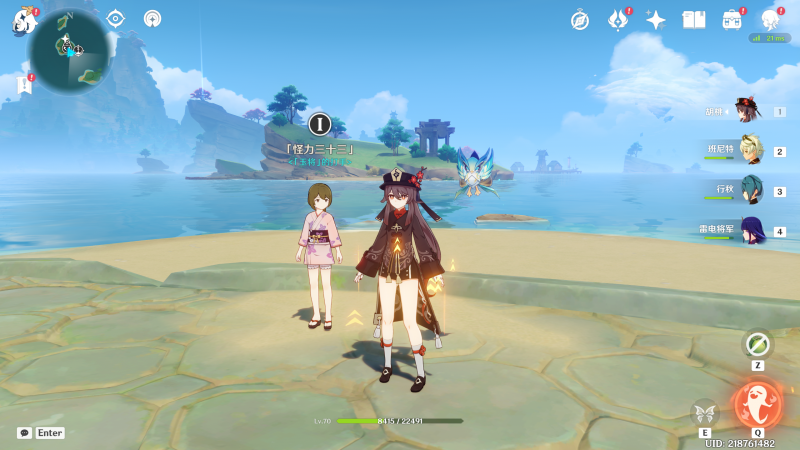Image resolution: width=800 pixels, height=450 pixels.
Task: Unleash the glowing ghost elemental burst
Action: click(756, 404)
